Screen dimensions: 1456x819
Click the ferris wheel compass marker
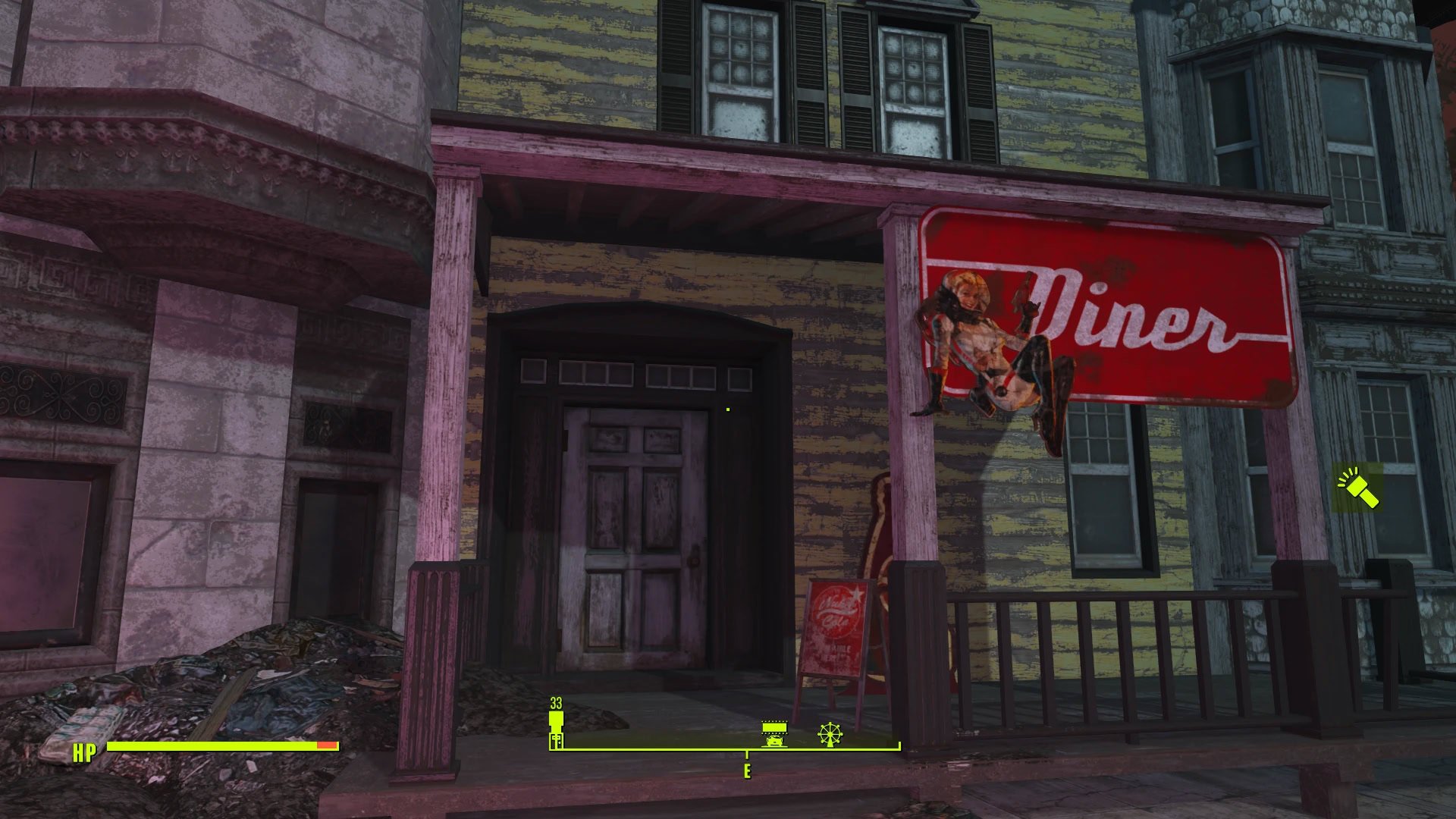pyautogui.click(x=830, y=733)
